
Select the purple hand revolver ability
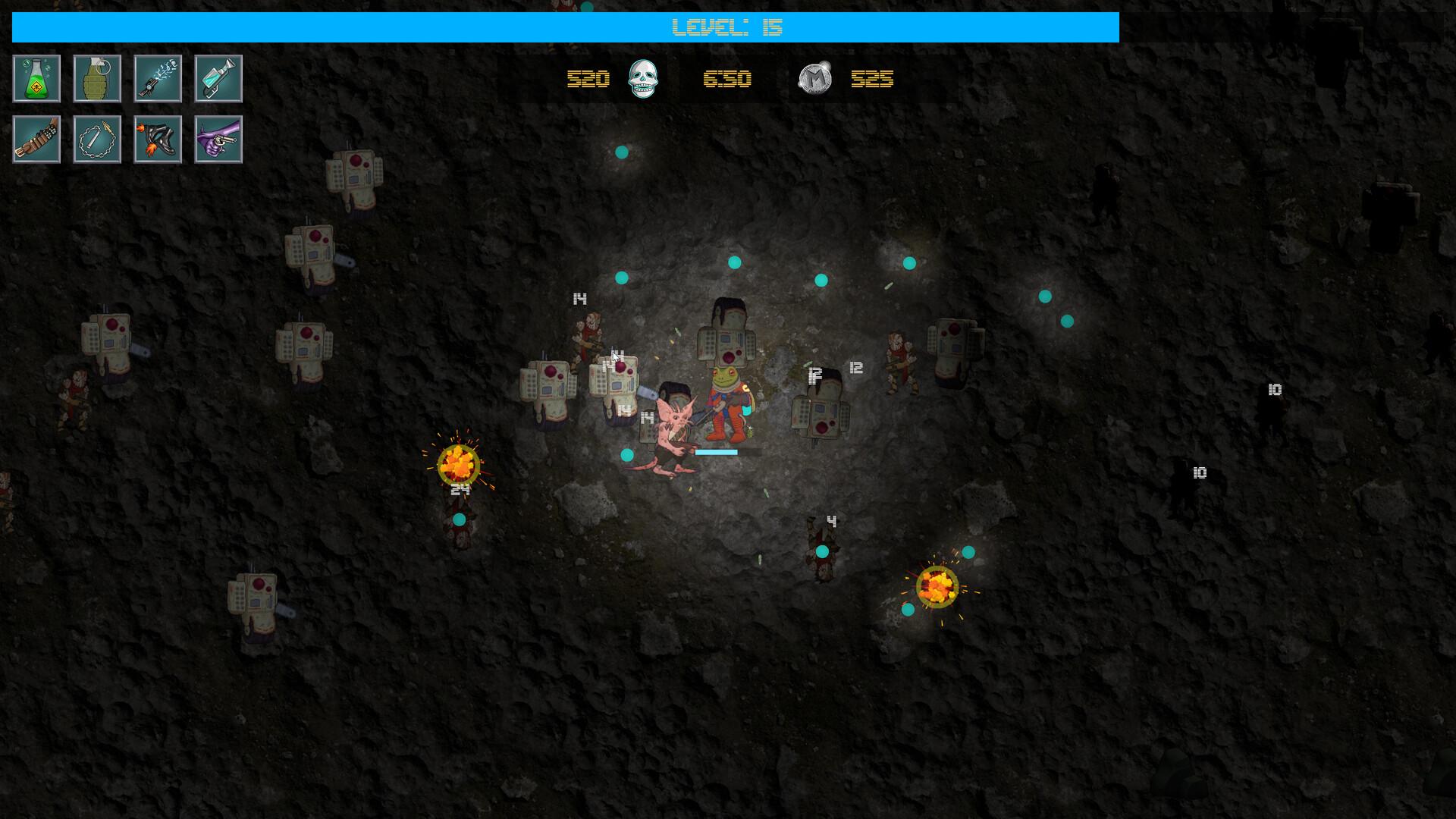point(218,139)
